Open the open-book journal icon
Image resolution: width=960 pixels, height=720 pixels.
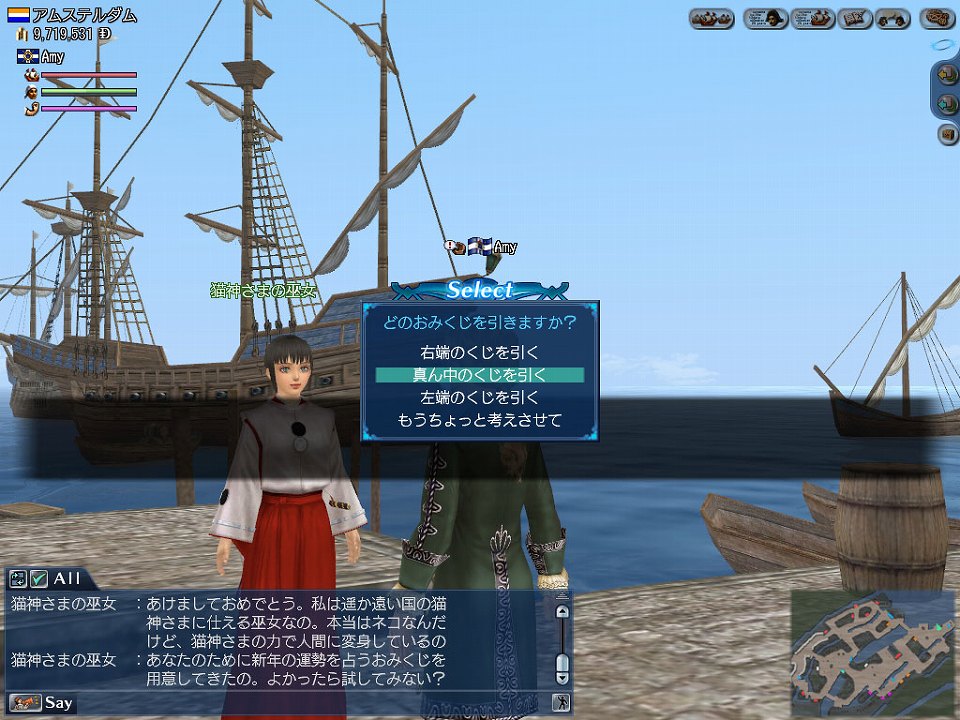pos(855,19)
